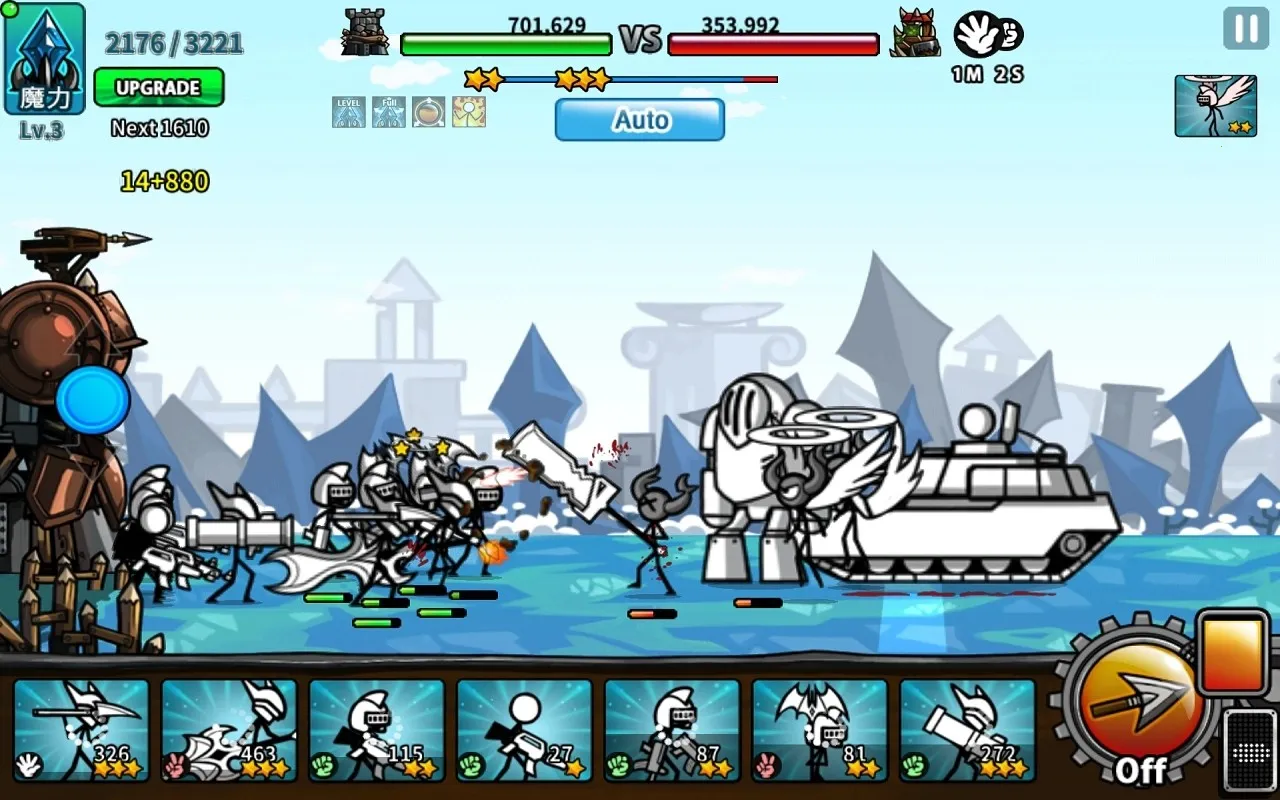Viewport: 1280px width, 800px height.
Task: Summon the bat-winged unit costing 81
Action: point(820,730)
